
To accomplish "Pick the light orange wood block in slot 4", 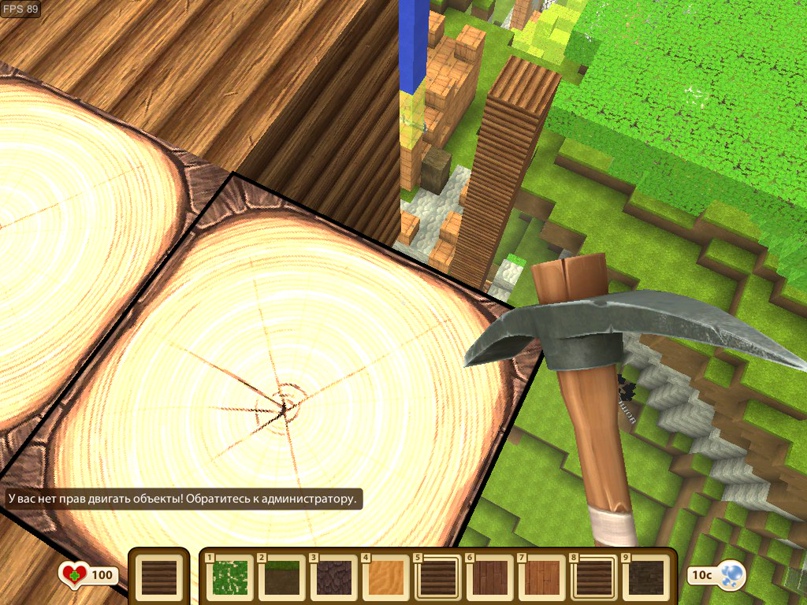I will tap(385, 577).
